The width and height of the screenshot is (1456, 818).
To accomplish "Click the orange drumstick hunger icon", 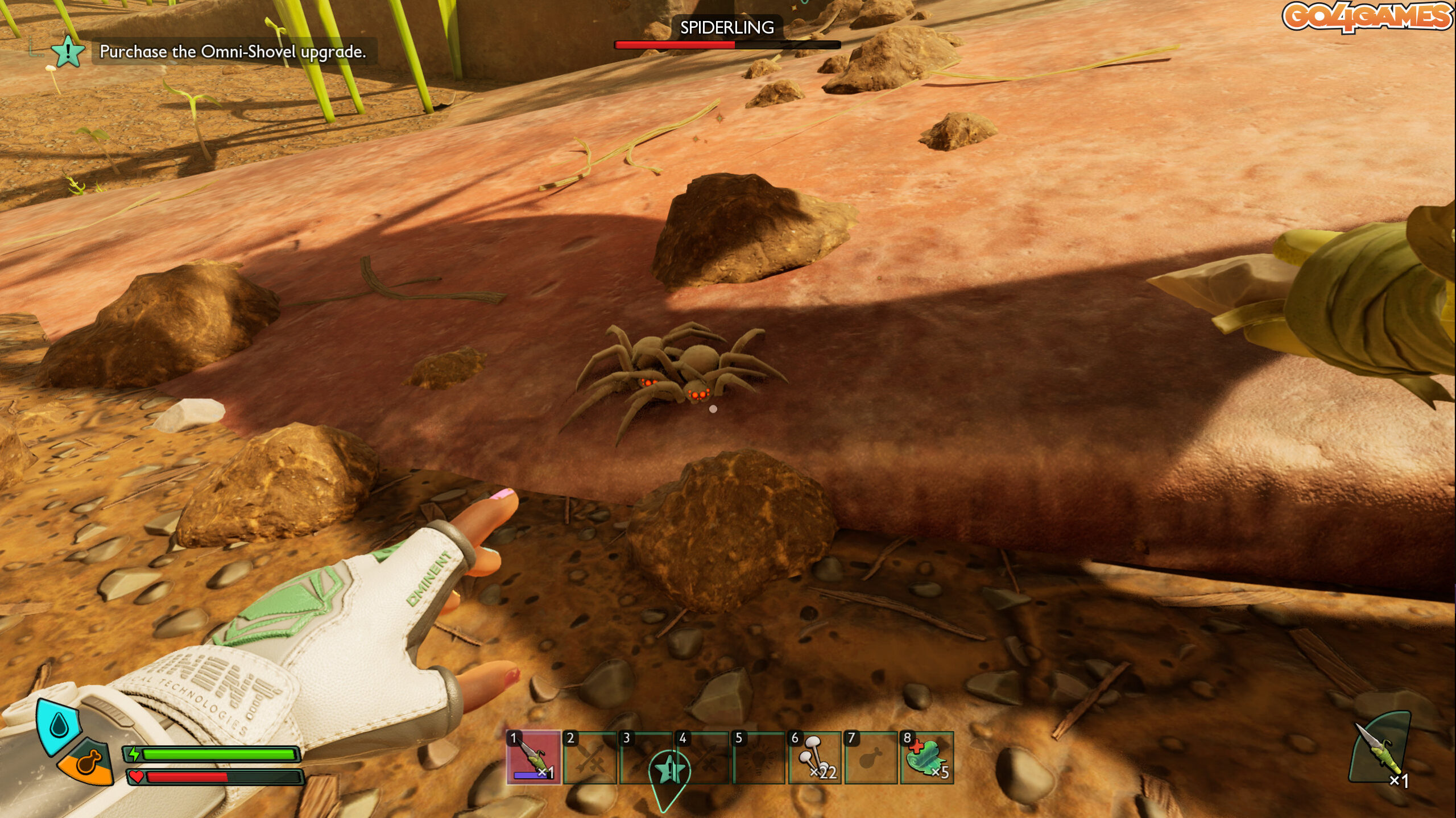I will [x=88, y=762].
